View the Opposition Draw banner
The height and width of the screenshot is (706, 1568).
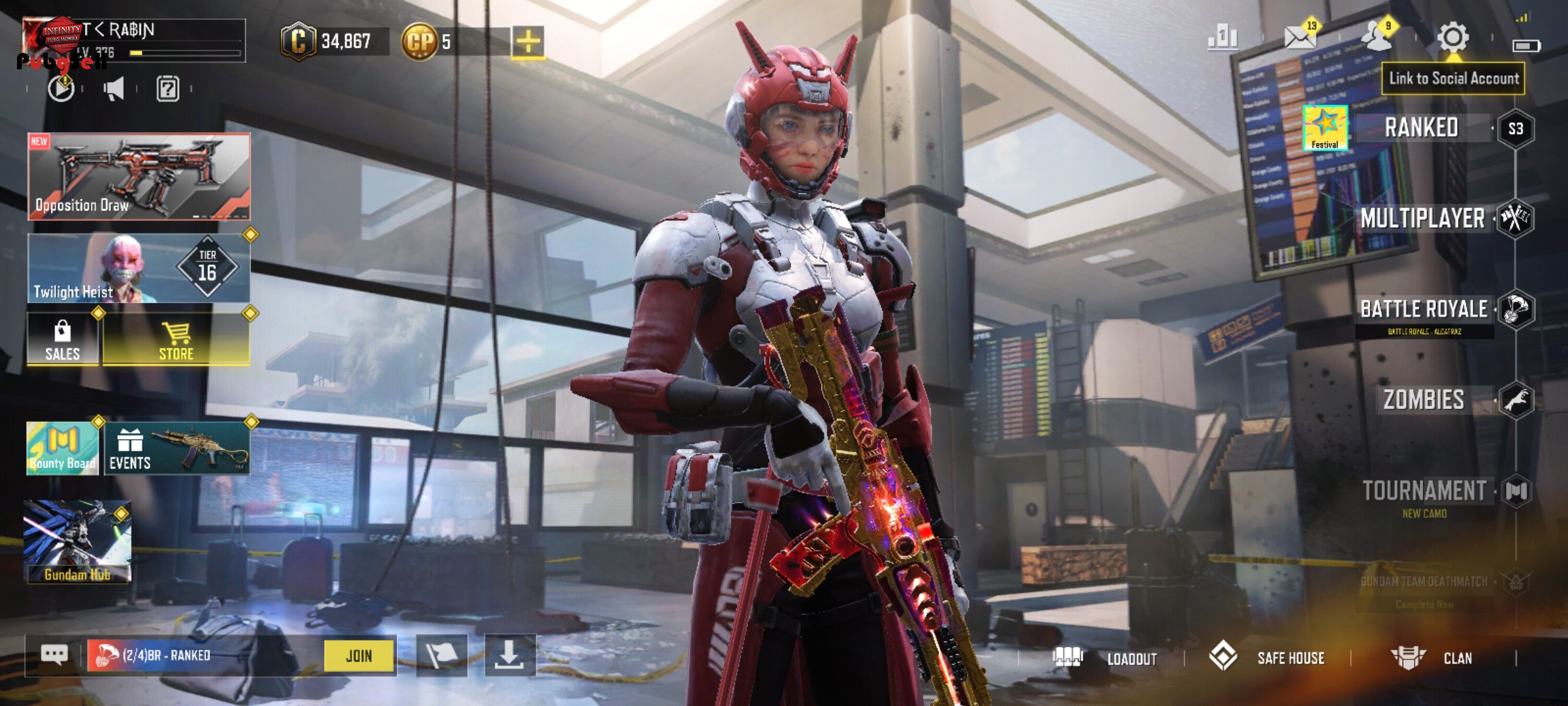tap(139, 176)
